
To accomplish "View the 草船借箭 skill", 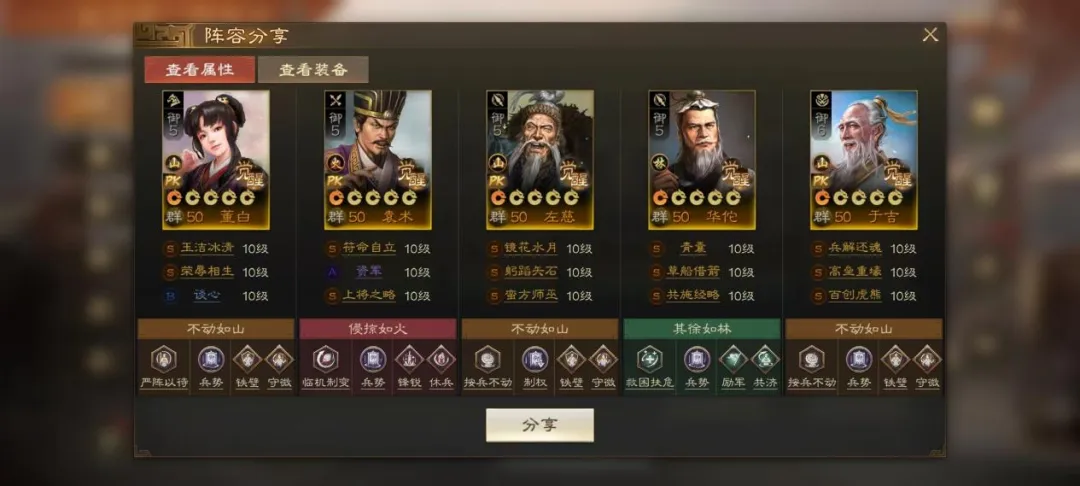I will pyautogui.click(x=695, y=272).
